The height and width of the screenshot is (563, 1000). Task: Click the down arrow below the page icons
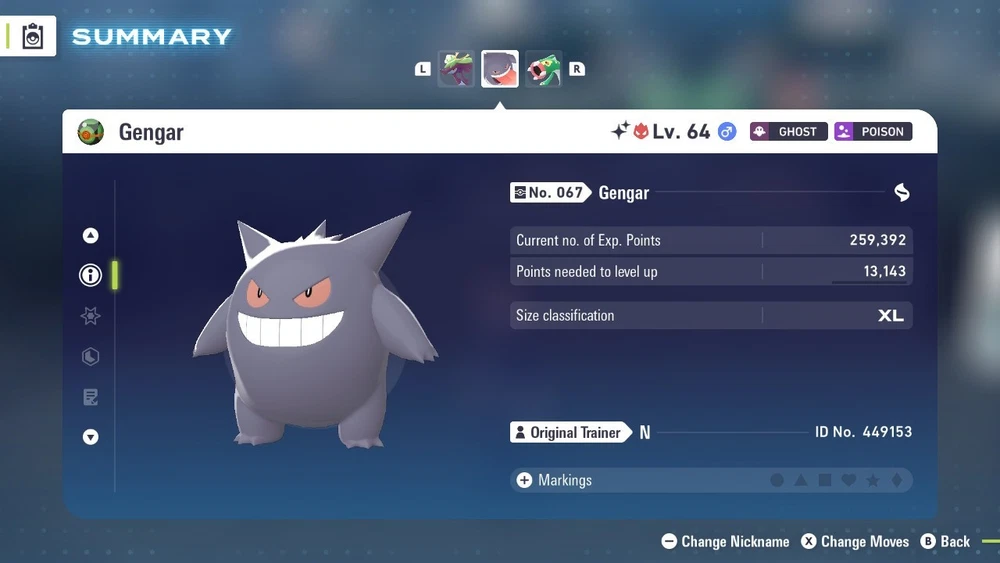[91, 437]
